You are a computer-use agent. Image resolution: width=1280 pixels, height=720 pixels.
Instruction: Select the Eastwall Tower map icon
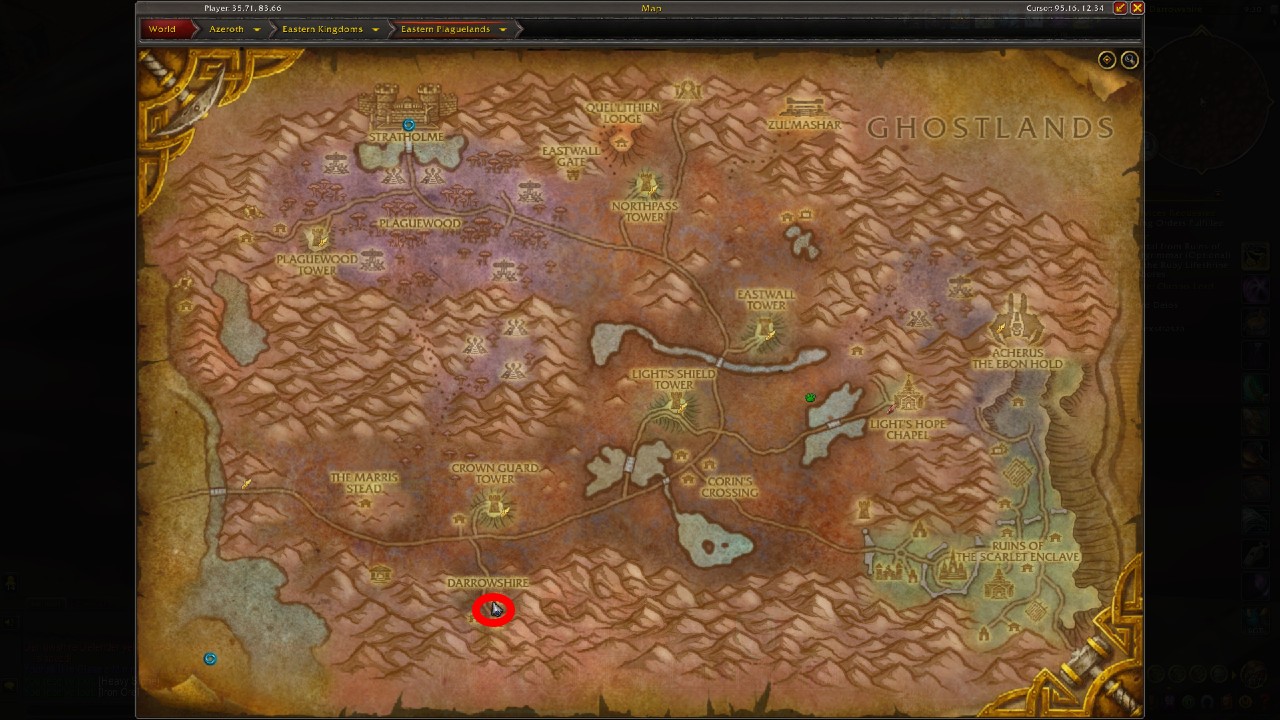(764, 325)
